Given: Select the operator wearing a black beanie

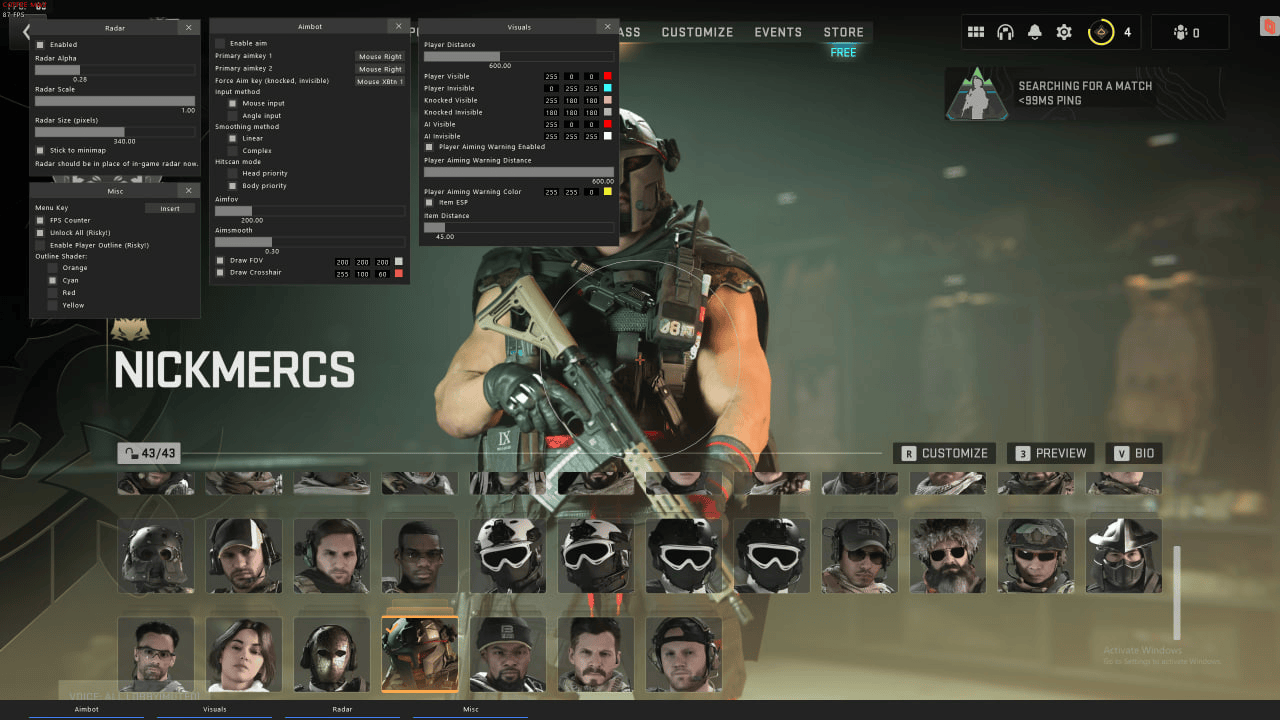Looking at the screenshot, I should [x=508, y=654].
